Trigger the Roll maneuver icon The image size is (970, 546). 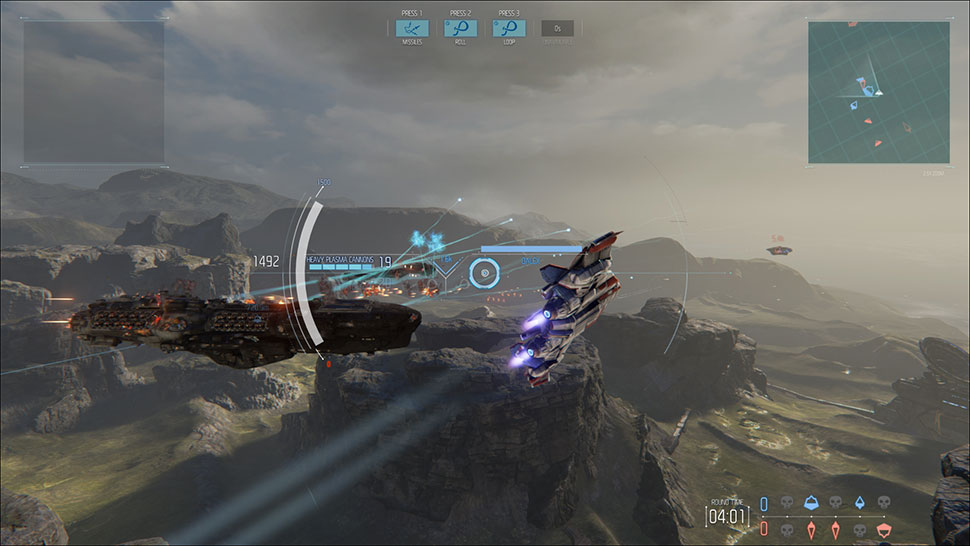(460, 28)
